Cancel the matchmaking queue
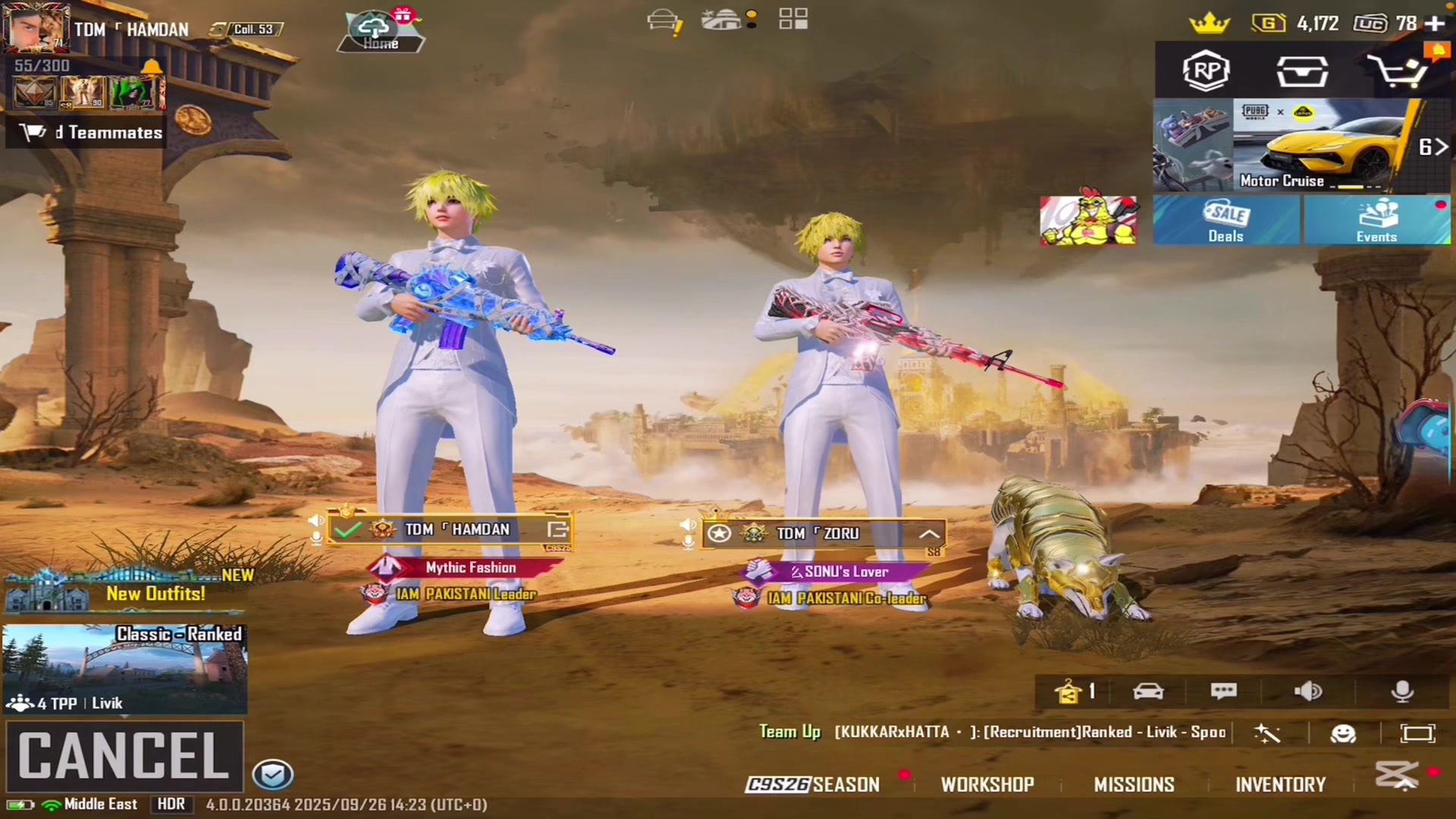 point(124,755)
